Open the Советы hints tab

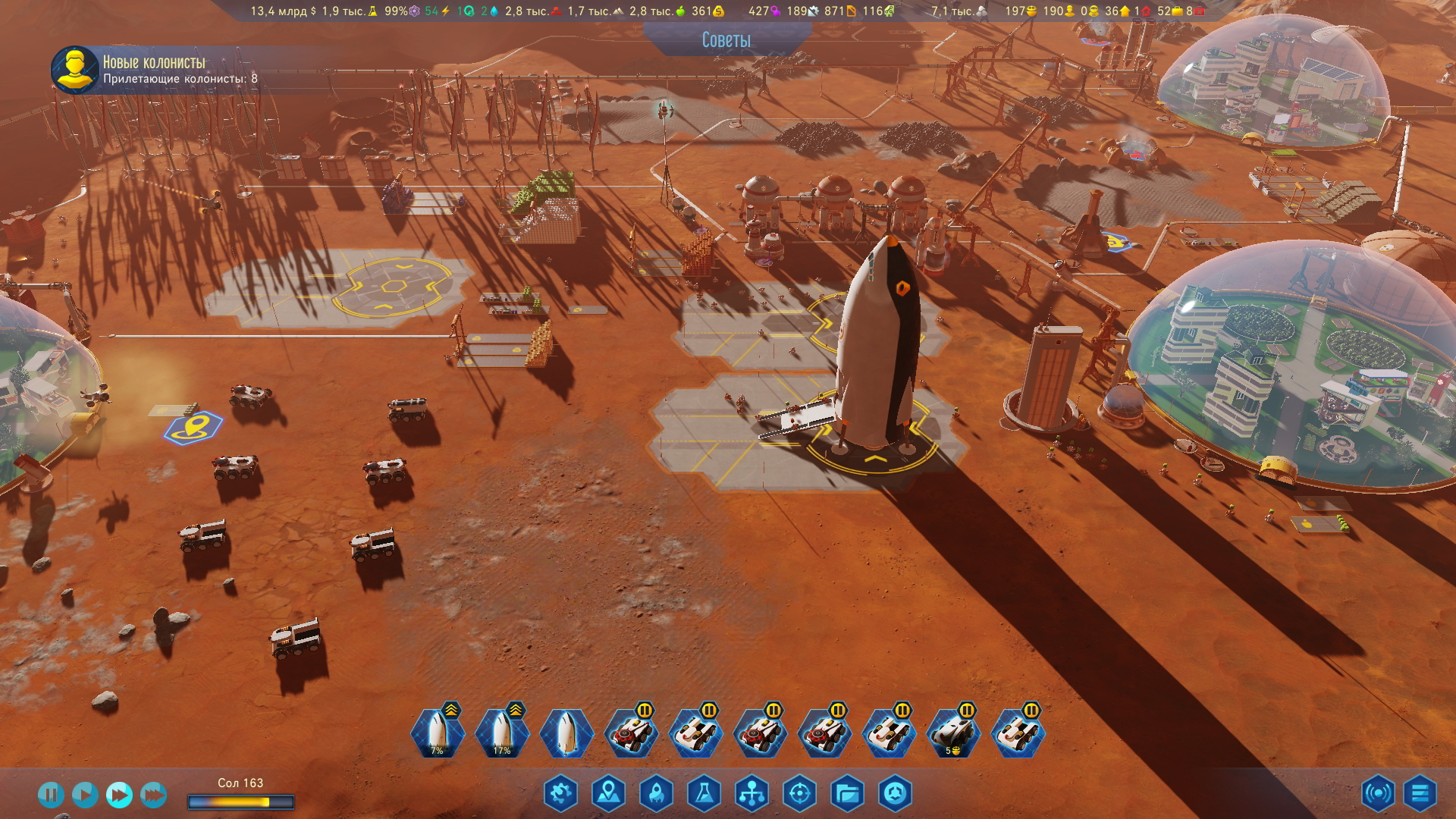click(726, 40)
